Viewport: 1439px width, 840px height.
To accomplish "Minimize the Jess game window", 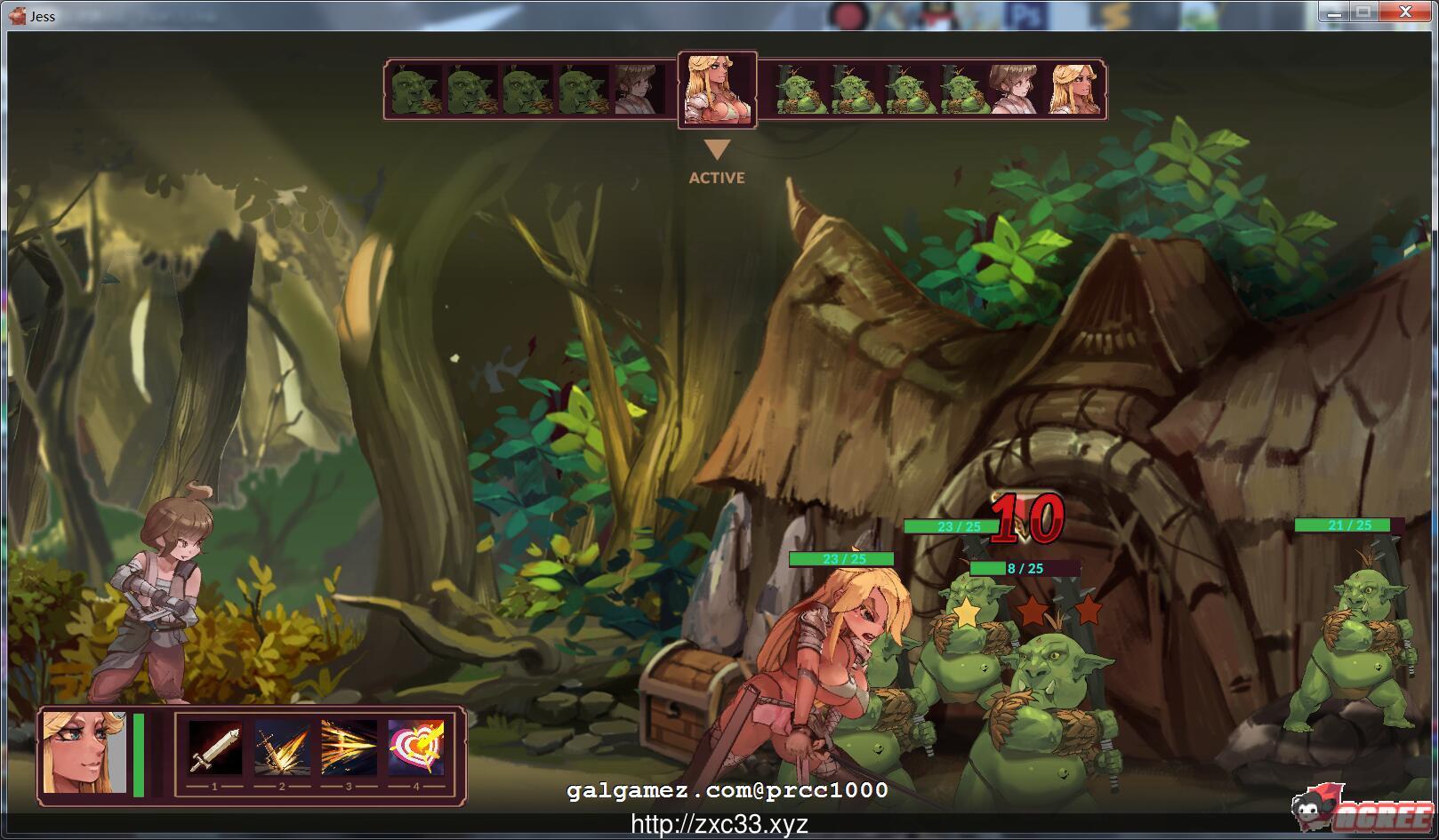I will 1331,12.
